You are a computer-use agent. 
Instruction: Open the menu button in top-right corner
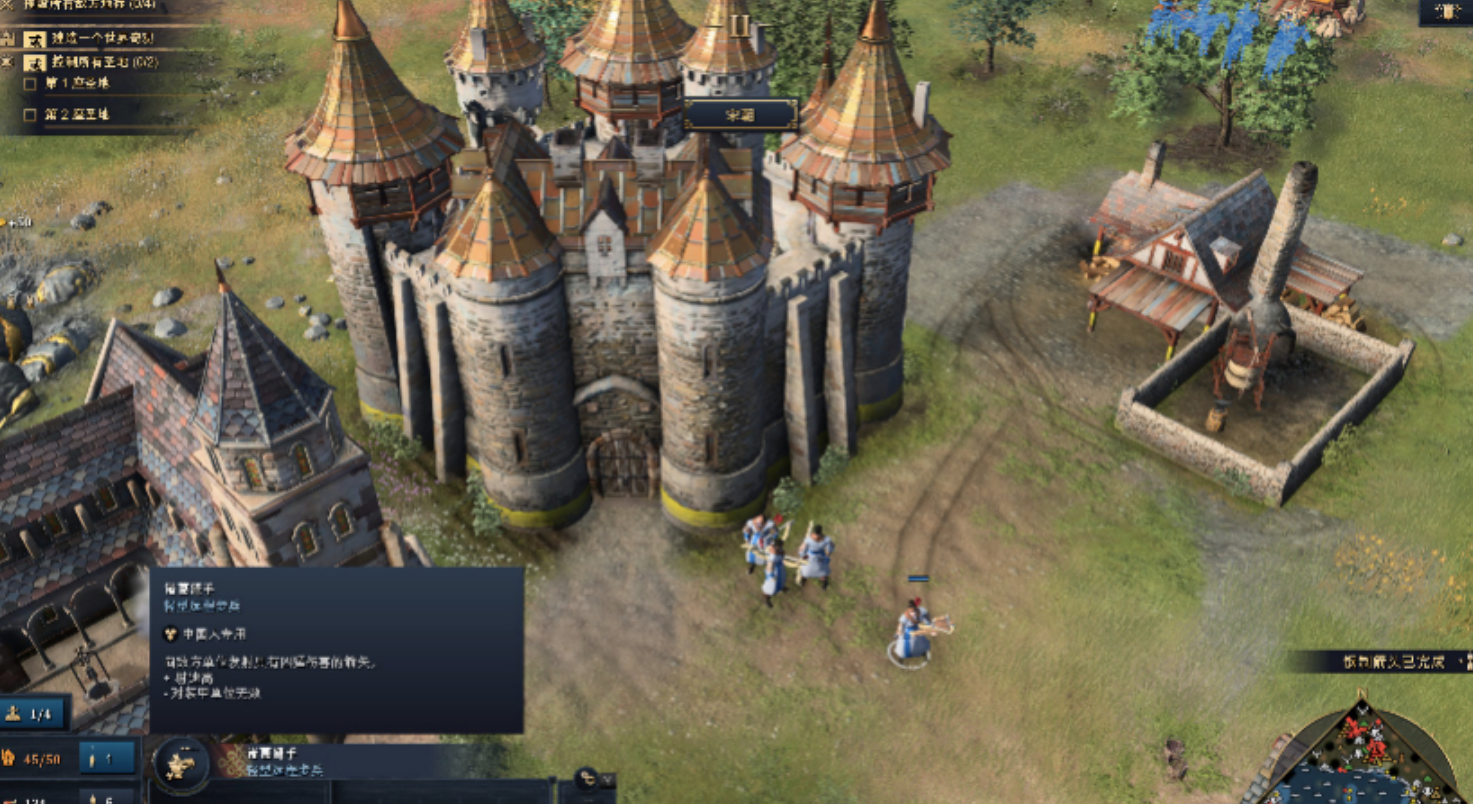[1445, 12]
